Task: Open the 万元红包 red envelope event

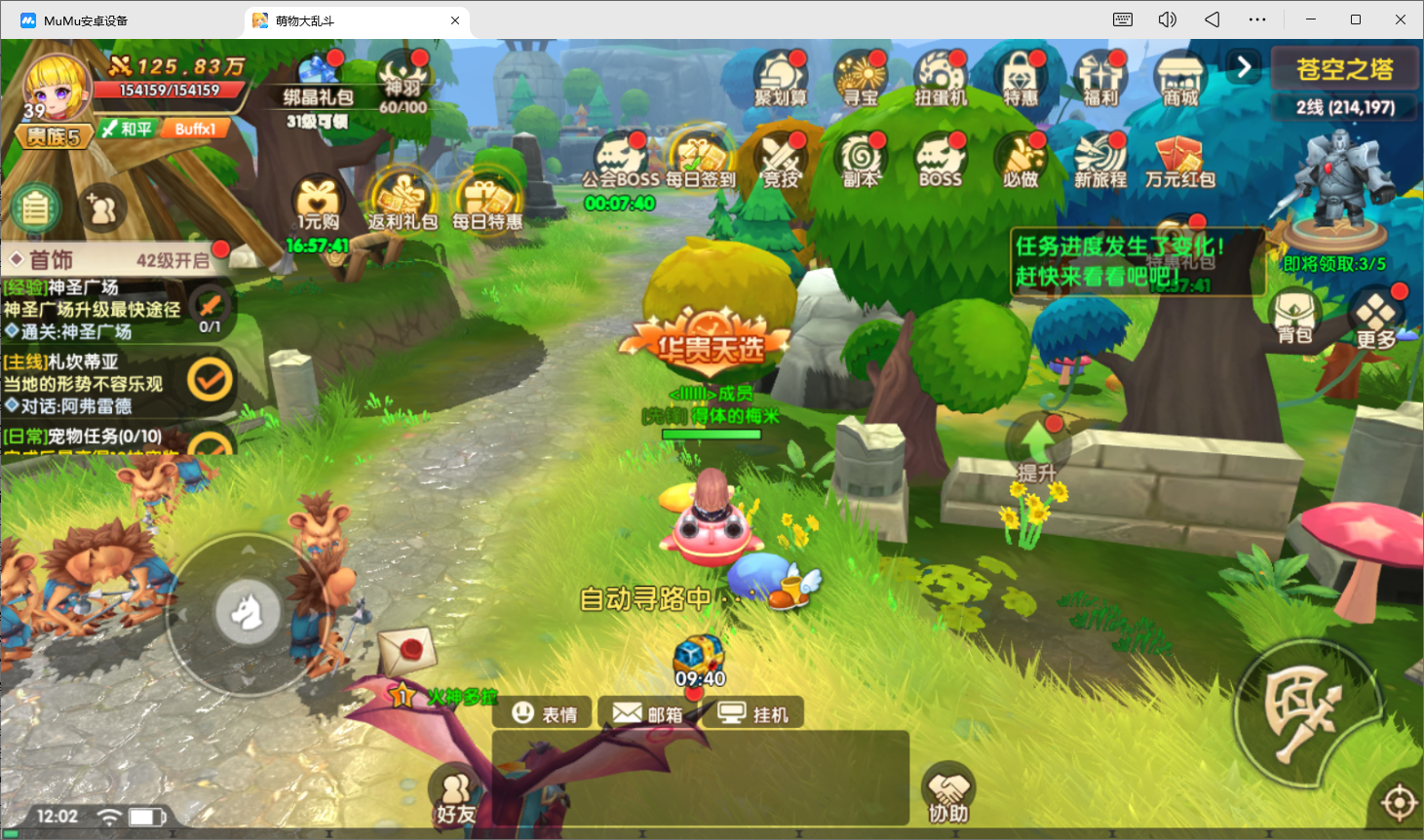Action: pos(1180,161)
